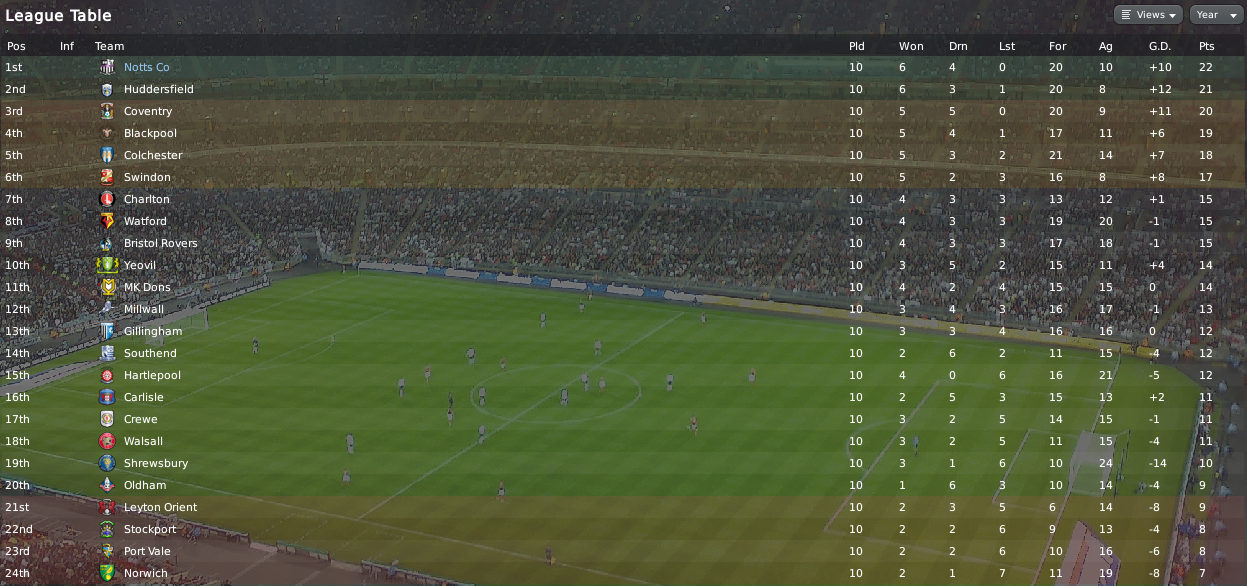Select Hartlepool team row
The width and height of the screenshot is (1247, 586).
pyautogui.click(x=152, y=375)
